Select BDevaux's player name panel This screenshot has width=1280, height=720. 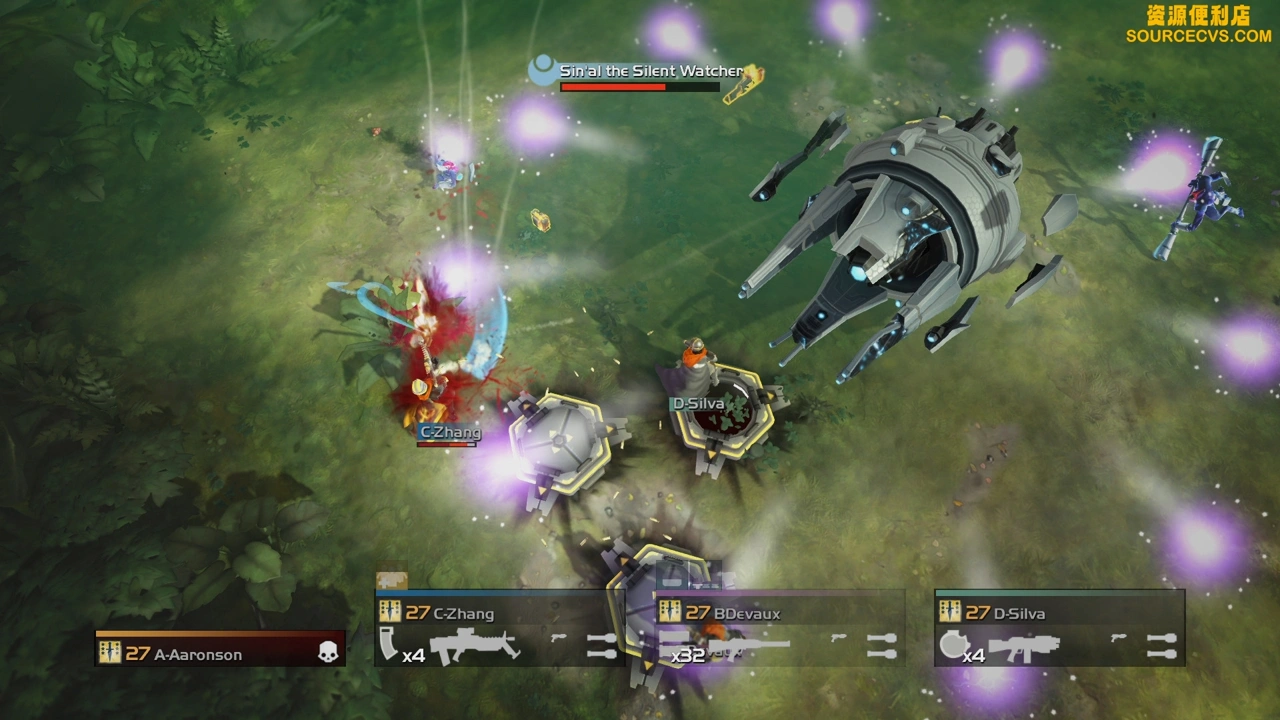pyautogui.click(x=780, y=613)
